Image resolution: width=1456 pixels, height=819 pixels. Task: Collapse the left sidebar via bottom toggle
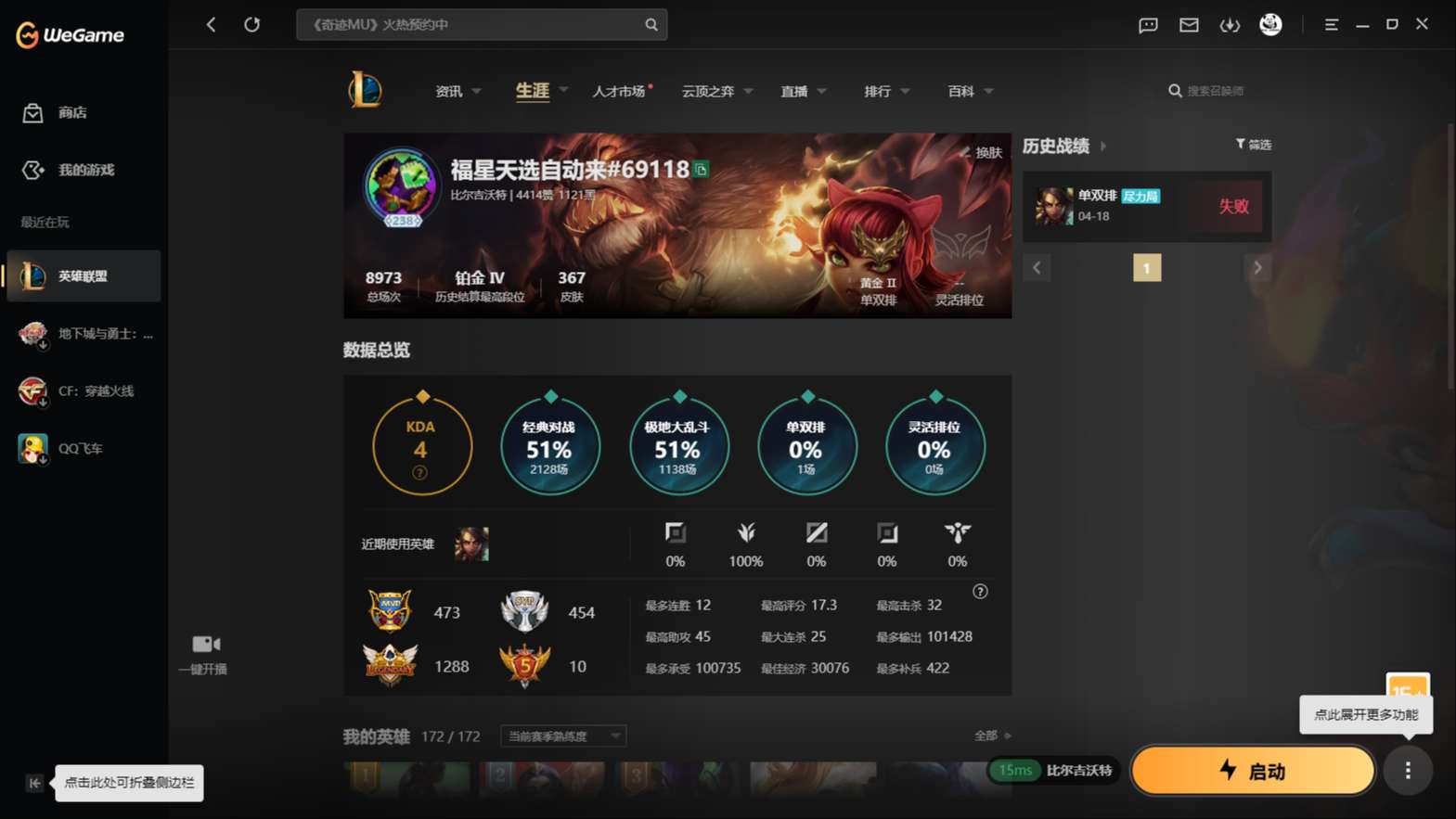coord(33,783)
